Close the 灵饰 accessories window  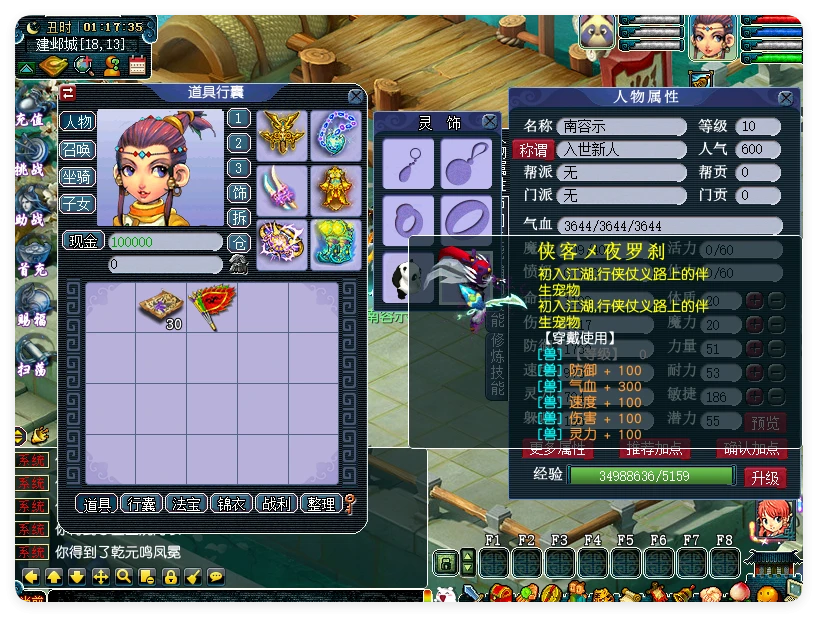[x=489, y=122]
